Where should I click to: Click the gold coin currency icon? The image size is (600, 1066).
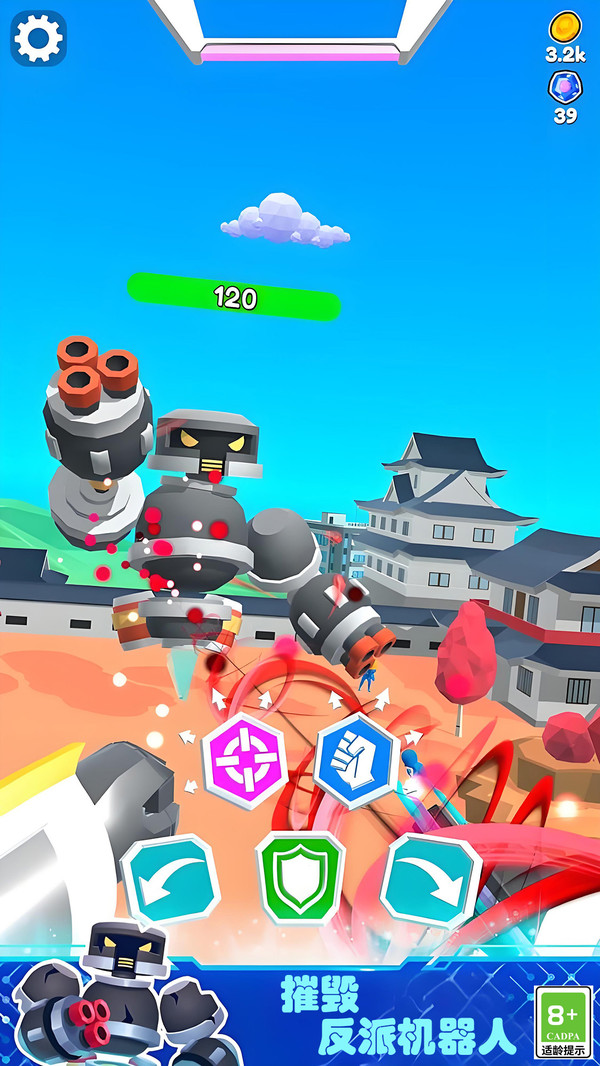coord(565,27)
